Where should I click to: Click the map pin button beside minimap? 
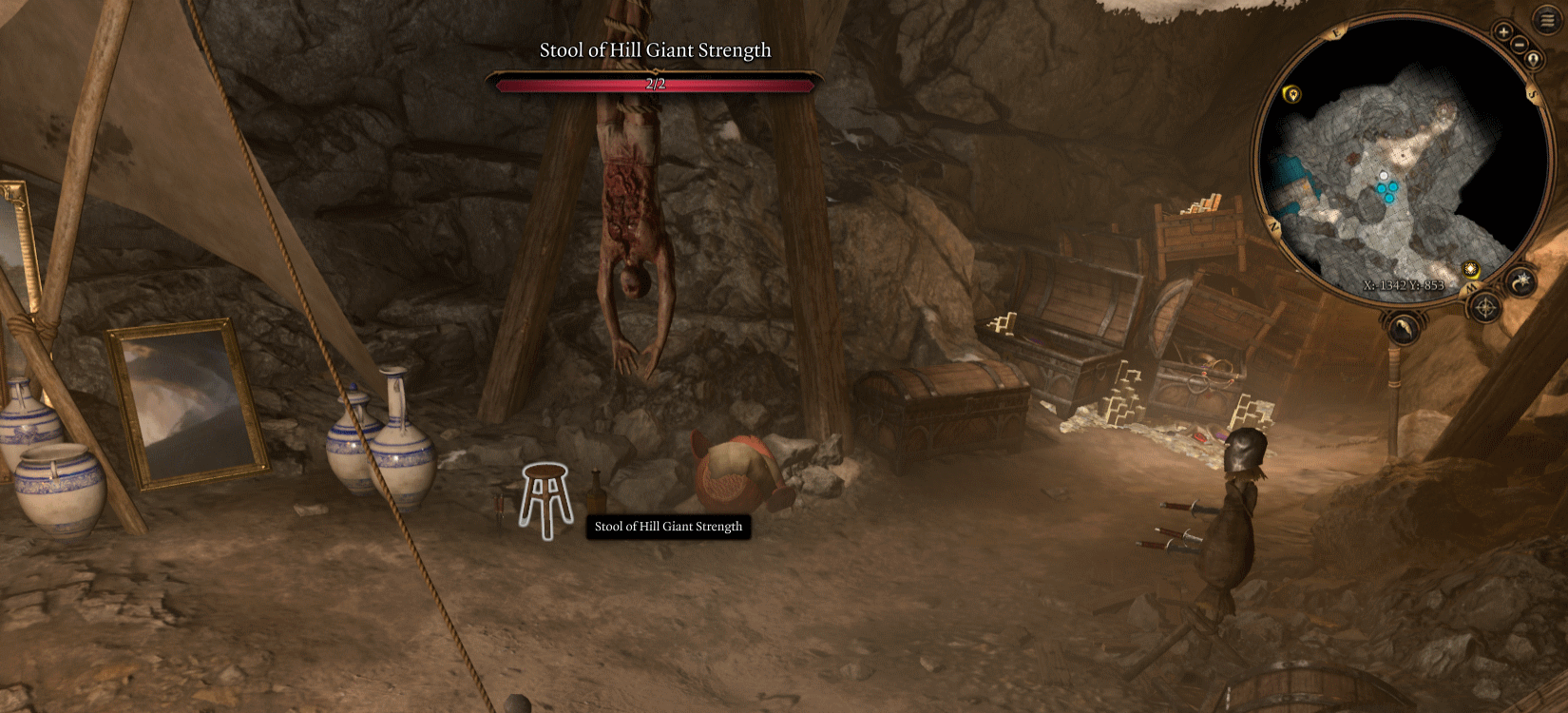1533,60
